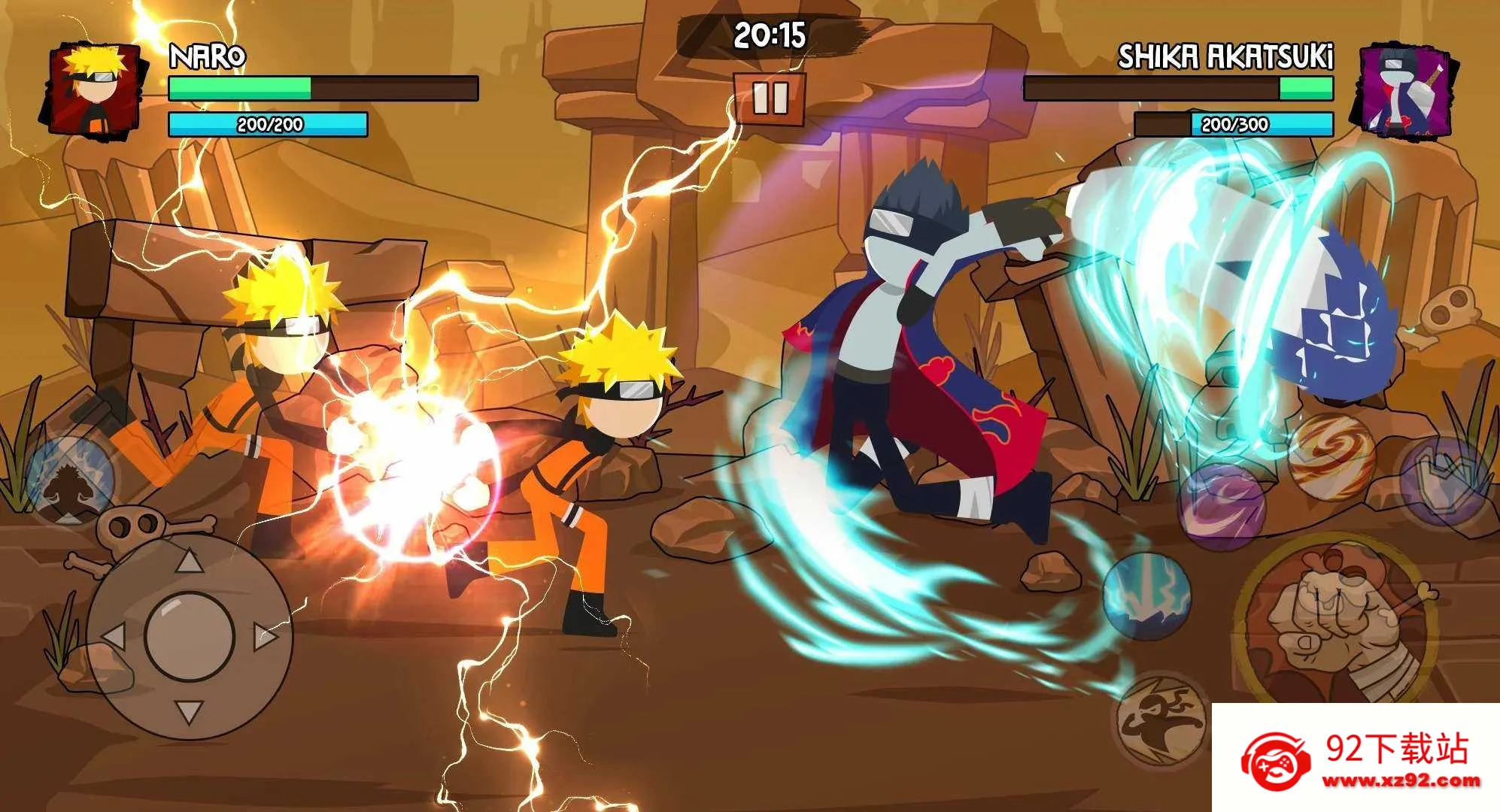1500x812 pixels.
Task: Tap the joystick's down arrow
Action: [189, 711]
